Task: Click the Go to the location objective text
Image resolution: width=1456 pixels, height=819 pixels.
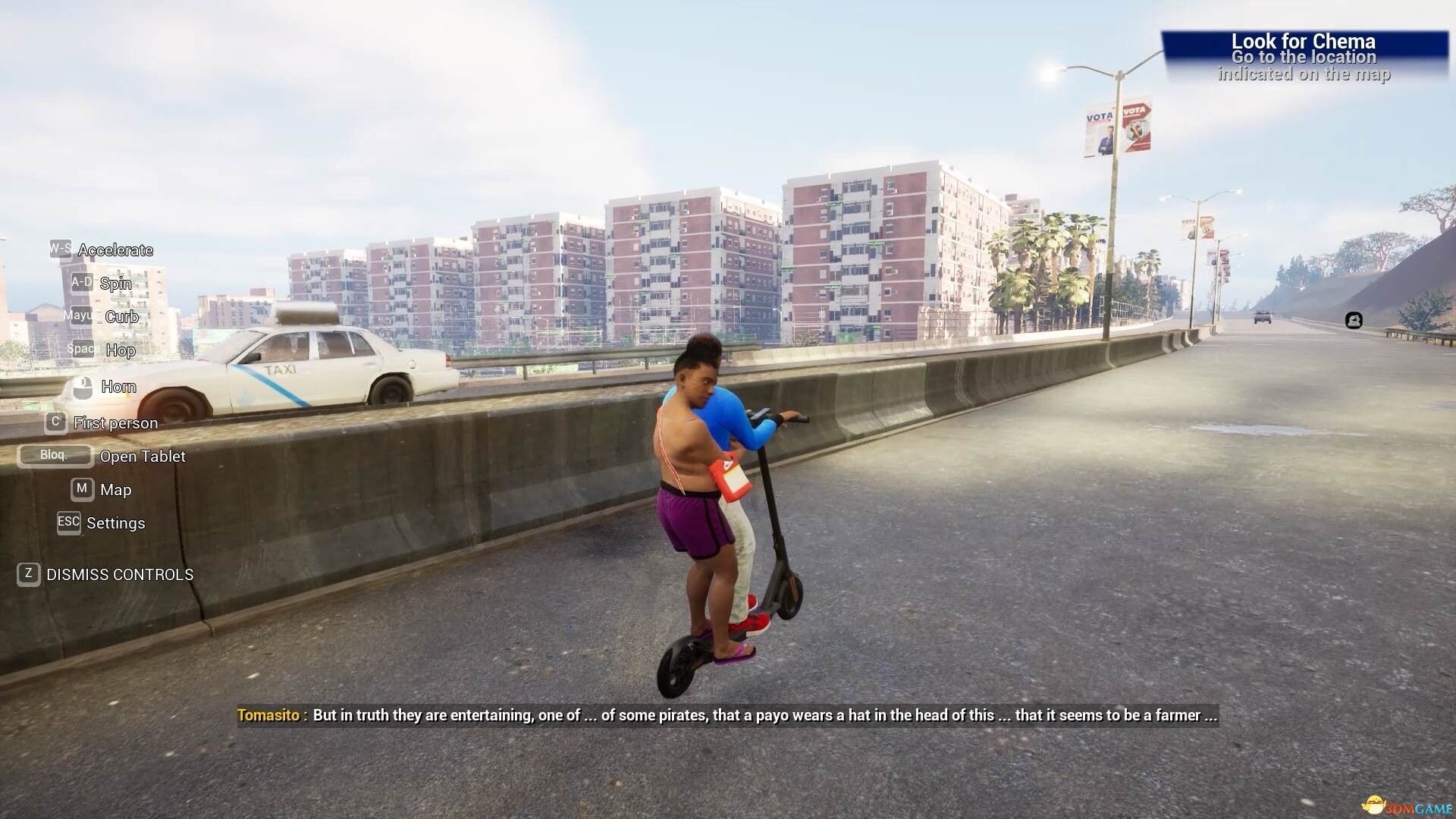Action: [x=1303, y=57]
